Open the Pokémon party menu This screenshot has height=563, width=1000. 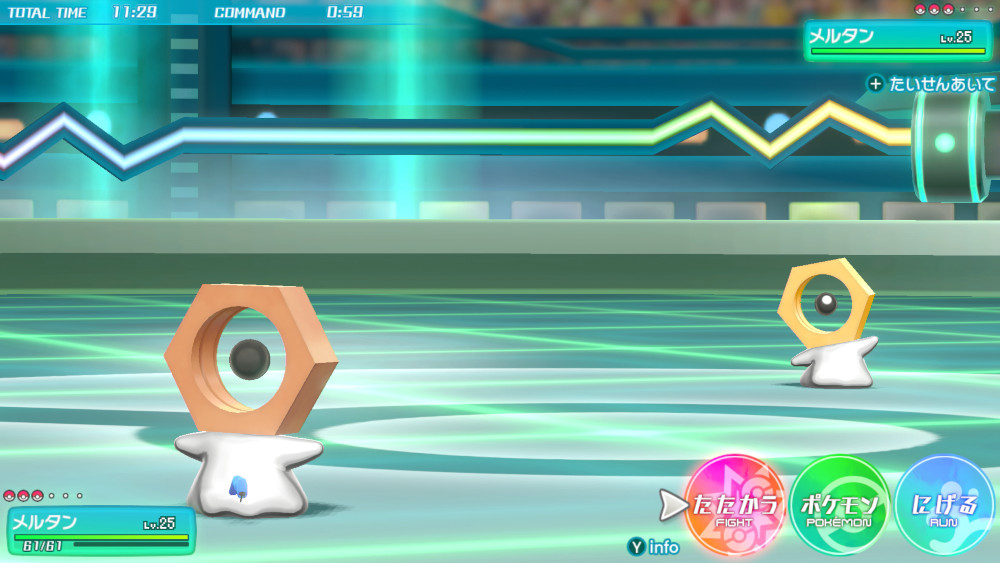pos(840,506)
